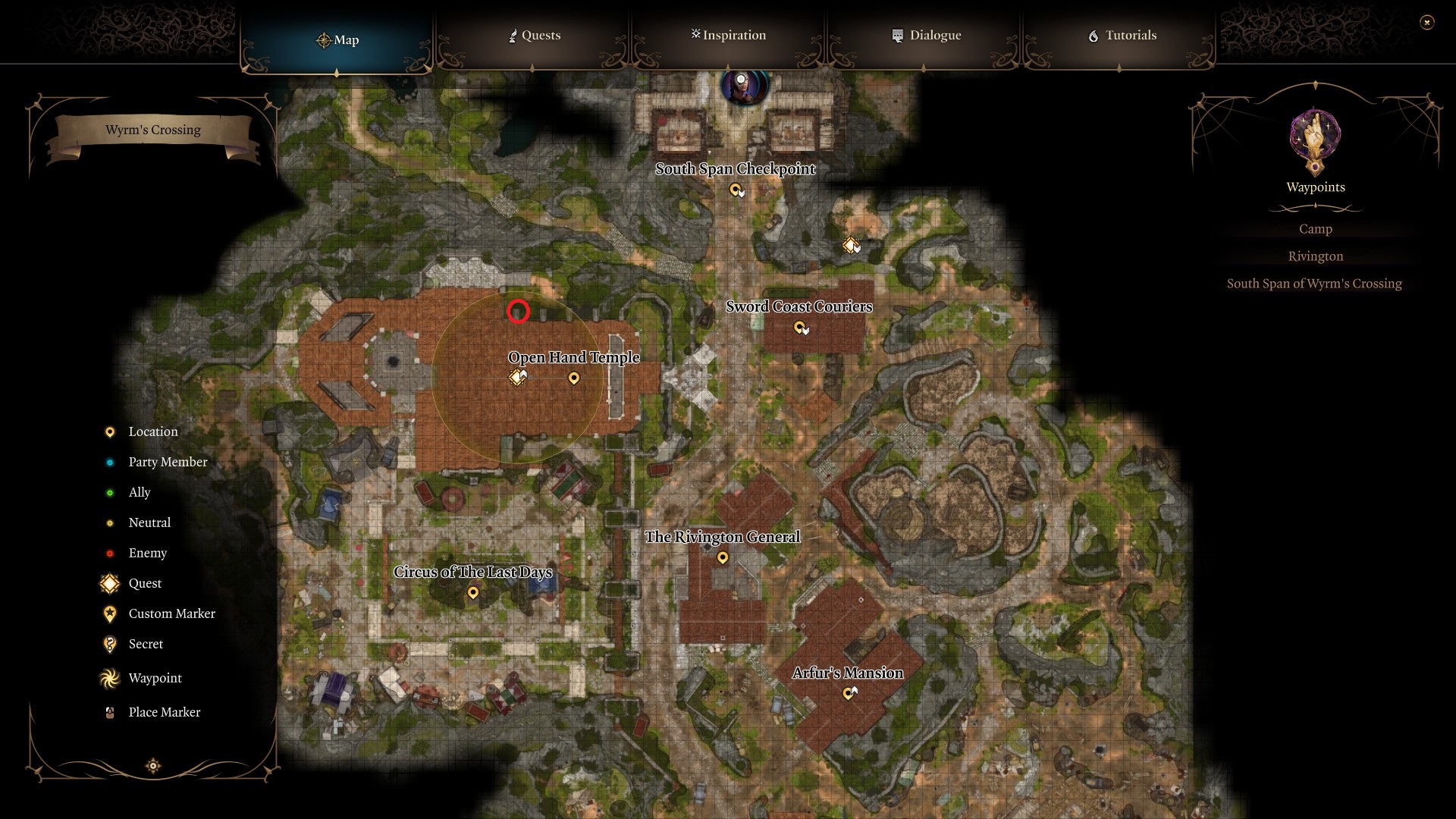Click the Place Marker legend entry

coord(164,712)
